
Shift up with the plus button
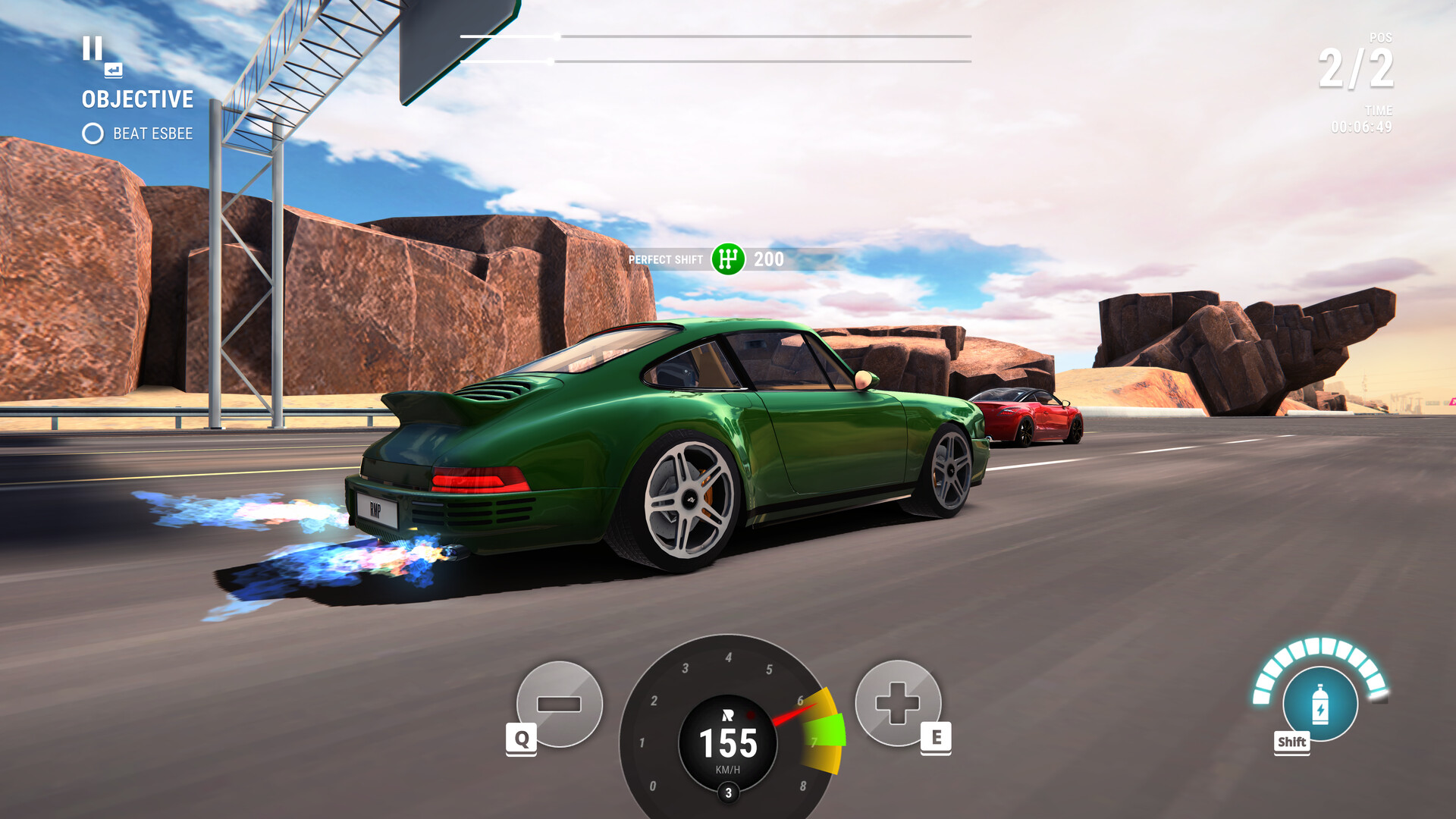[x=898, y=702]
